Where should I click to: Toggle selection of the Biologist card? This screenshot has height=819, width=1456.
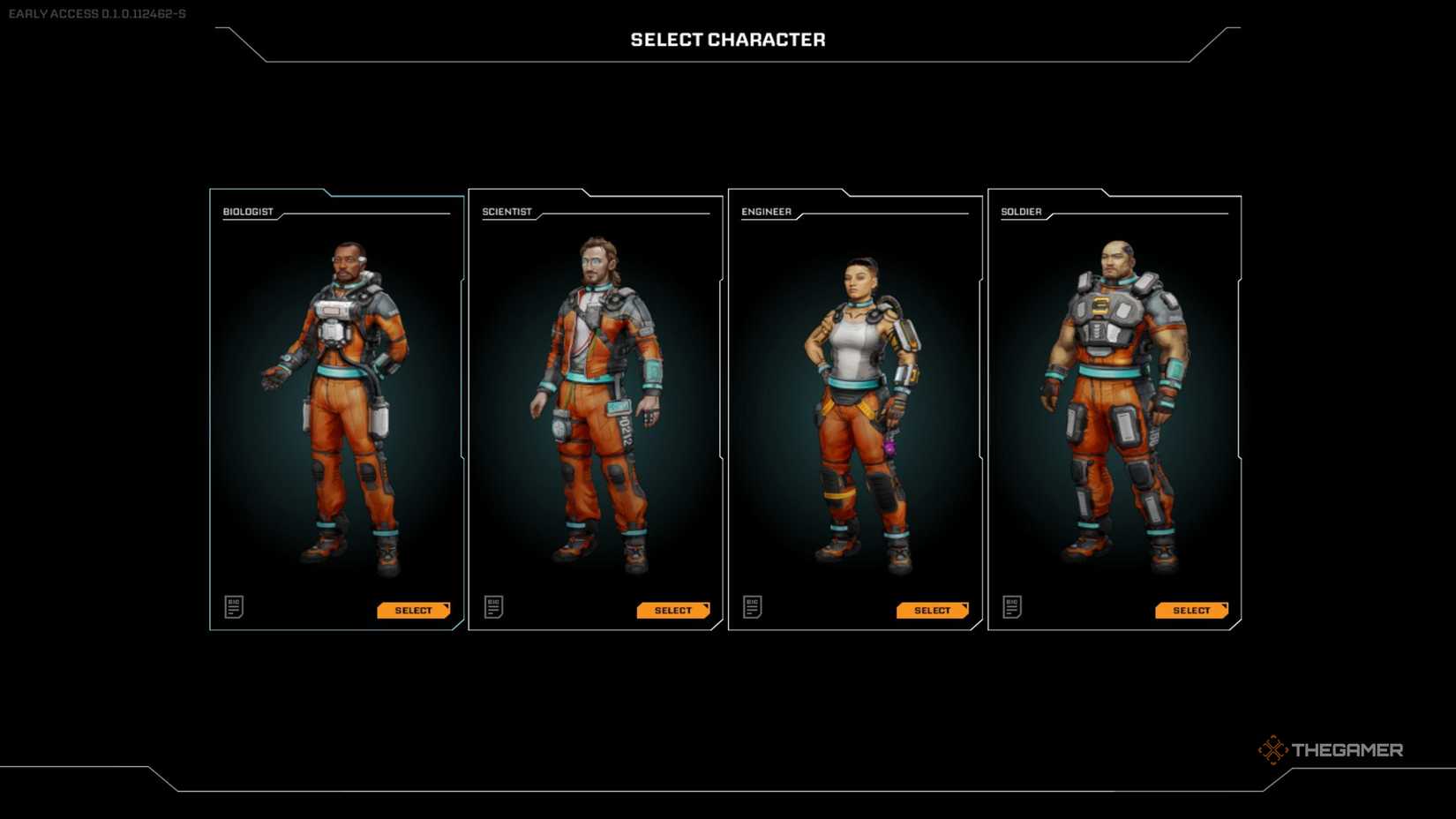[x=335, y=406]
